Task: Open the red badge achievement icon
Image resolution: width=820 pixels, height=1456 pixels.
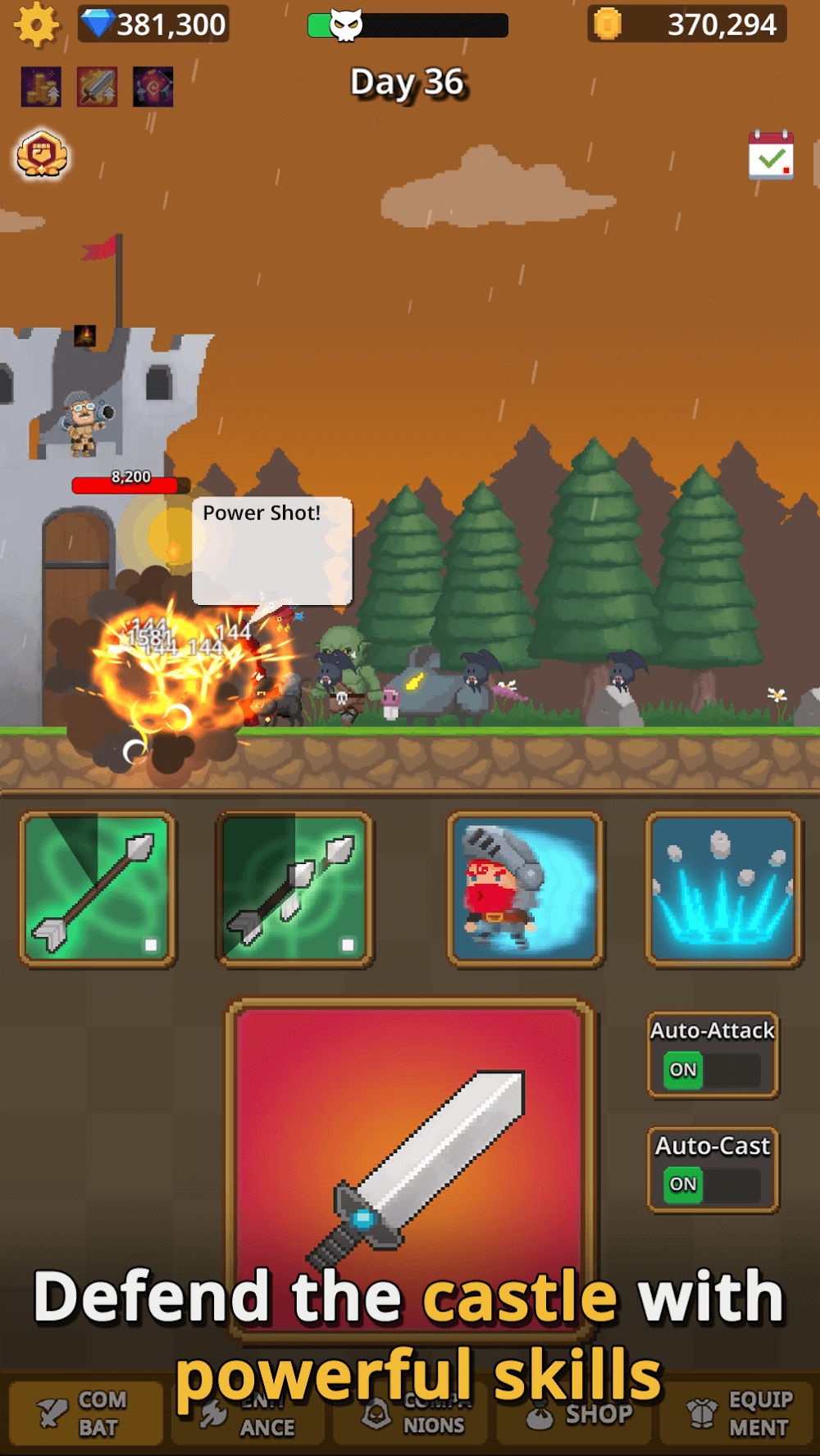Action: point(42,154)
